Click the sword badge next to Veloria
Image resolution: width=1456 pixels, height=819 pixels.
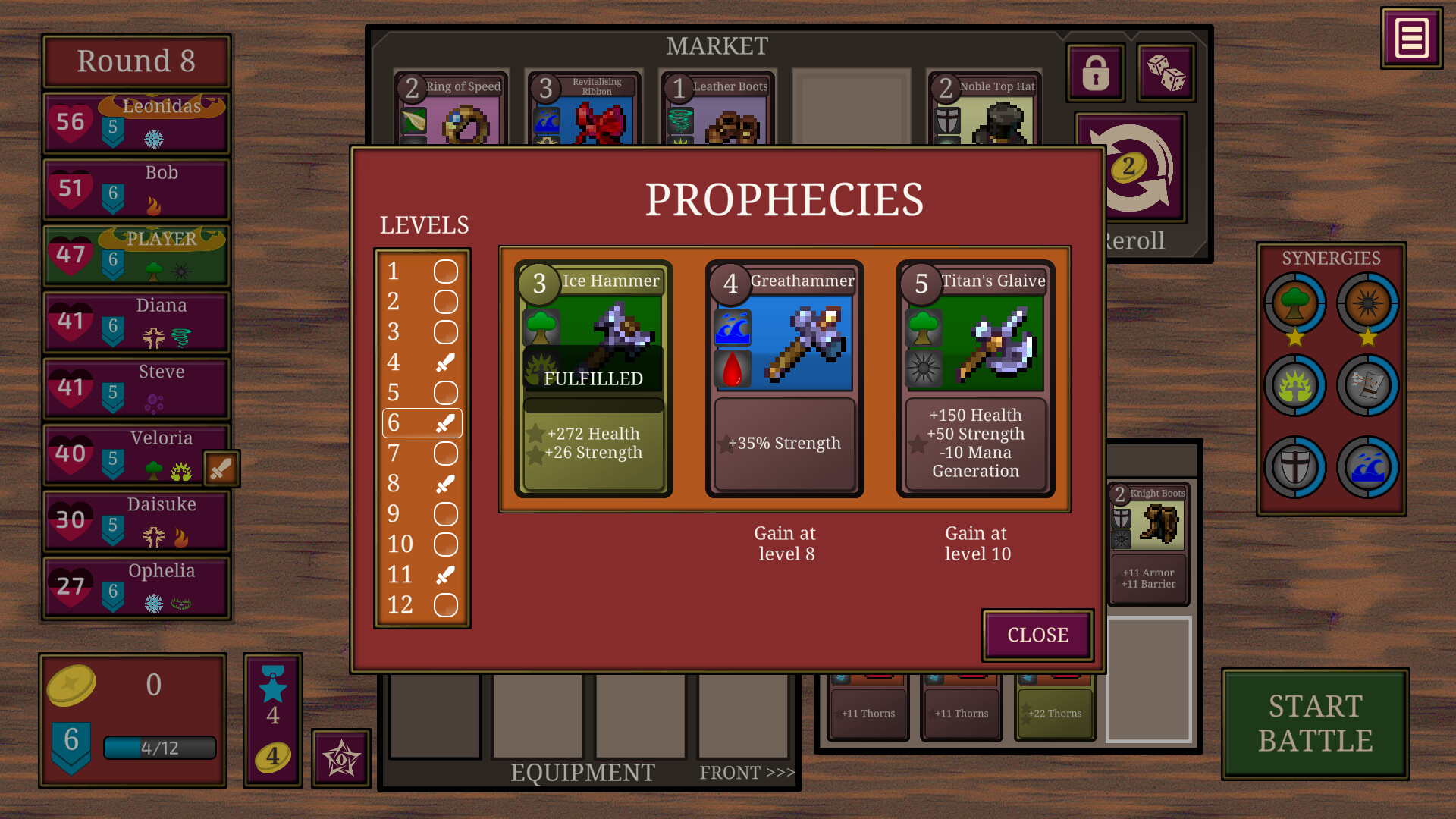pos(222,469)
